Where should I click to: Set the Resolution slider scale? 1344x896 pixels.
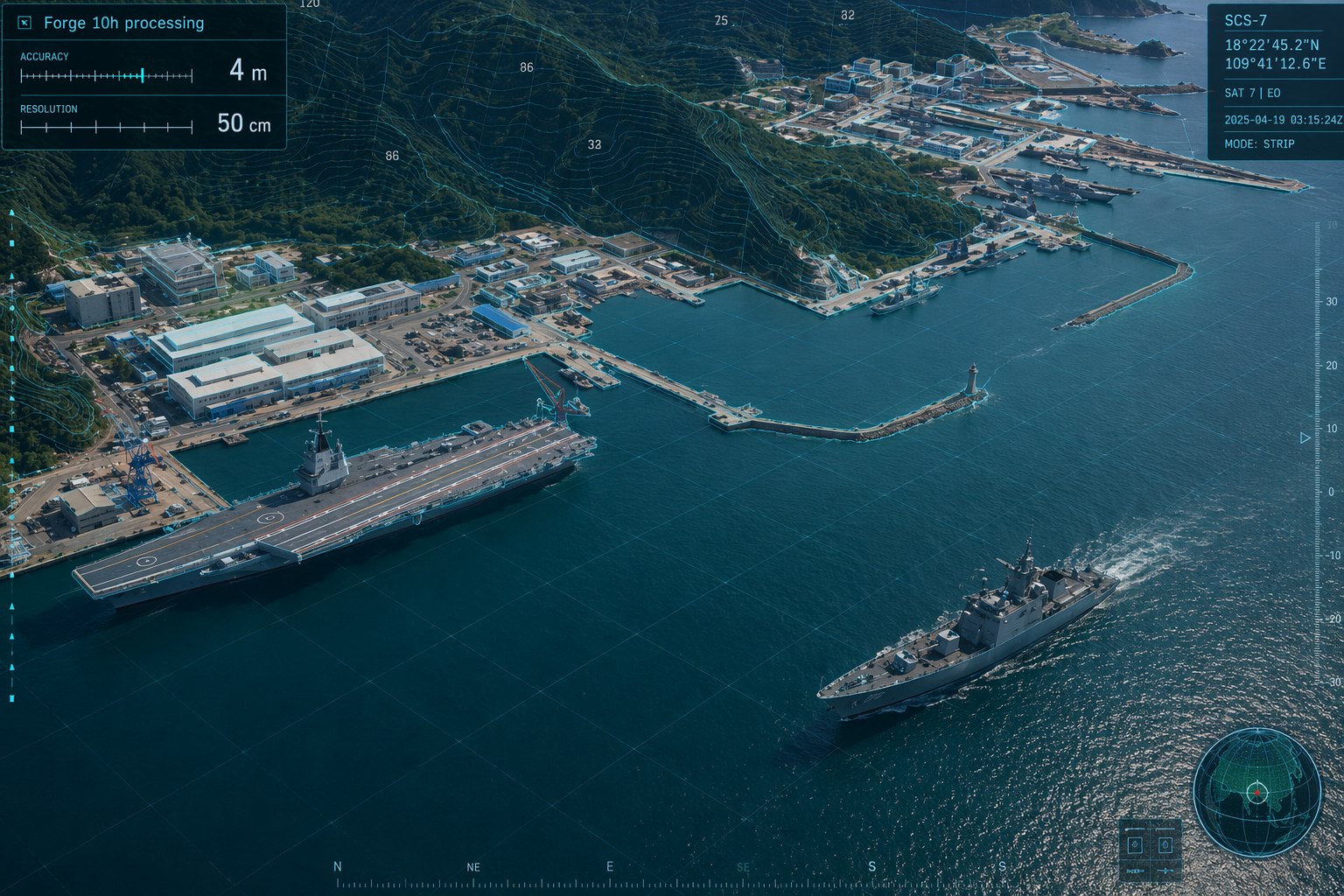(106, 128)
